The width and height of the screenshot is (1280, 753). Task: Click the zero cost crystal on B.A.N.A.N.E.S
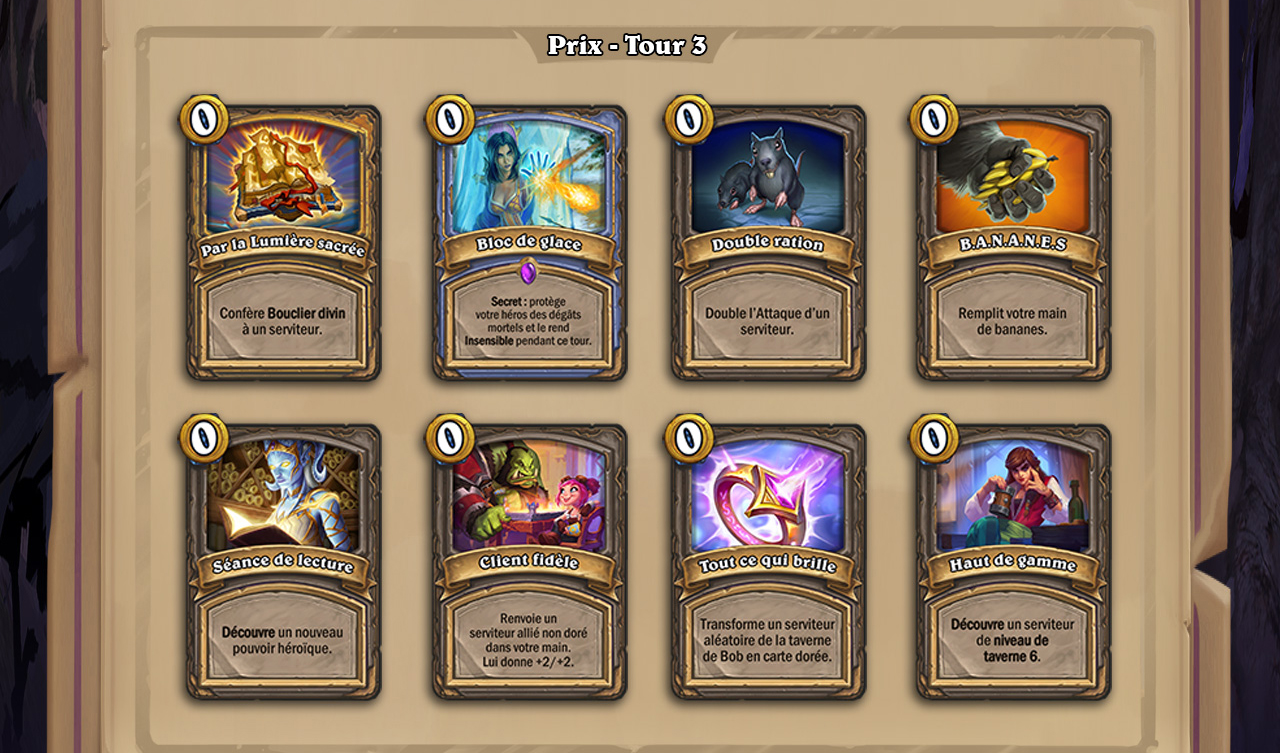[x=935, y=119]
